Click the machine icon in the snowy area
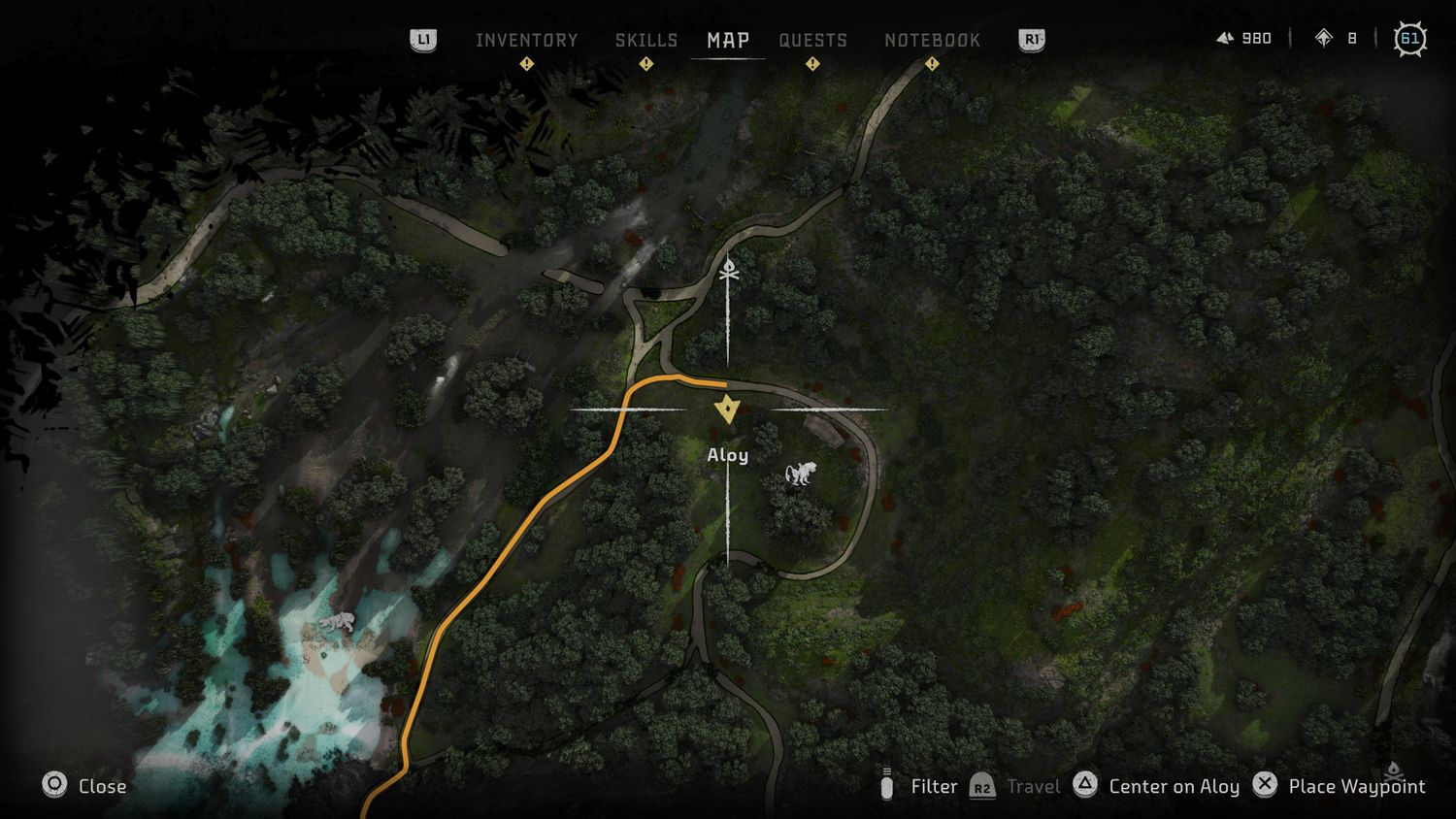1456x819 pixels. point(337,622)
